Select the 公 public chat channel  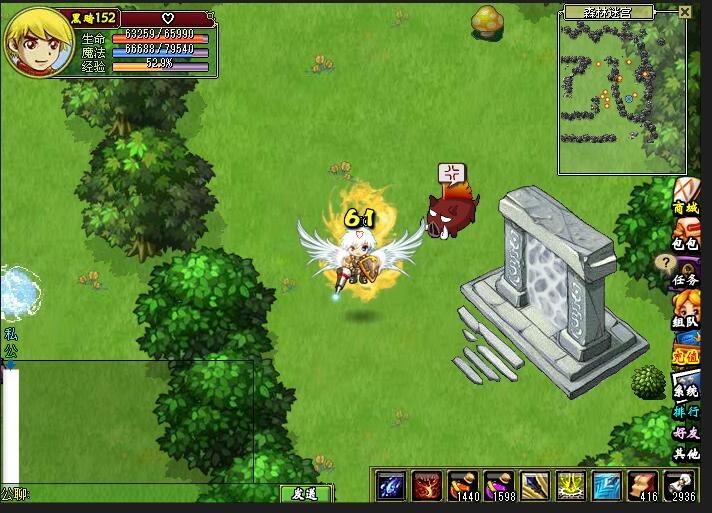(10, 351)
